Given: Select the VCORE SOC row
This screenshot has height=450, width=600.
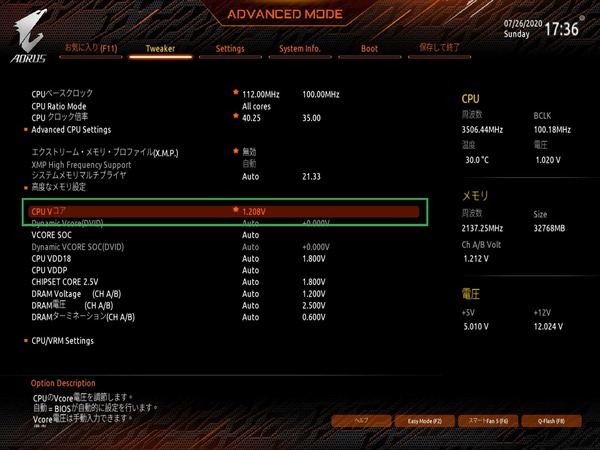Looking at the screenshot, I should [57, 235].
